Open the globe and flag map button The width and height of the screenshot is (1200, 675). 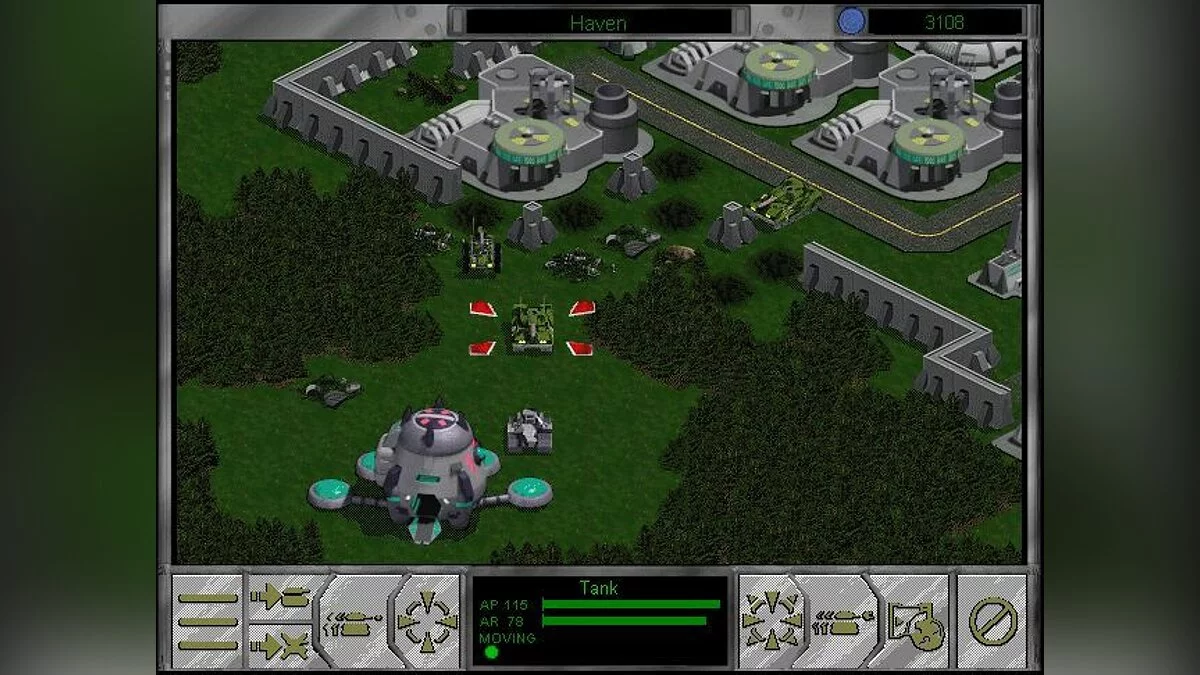911,622
